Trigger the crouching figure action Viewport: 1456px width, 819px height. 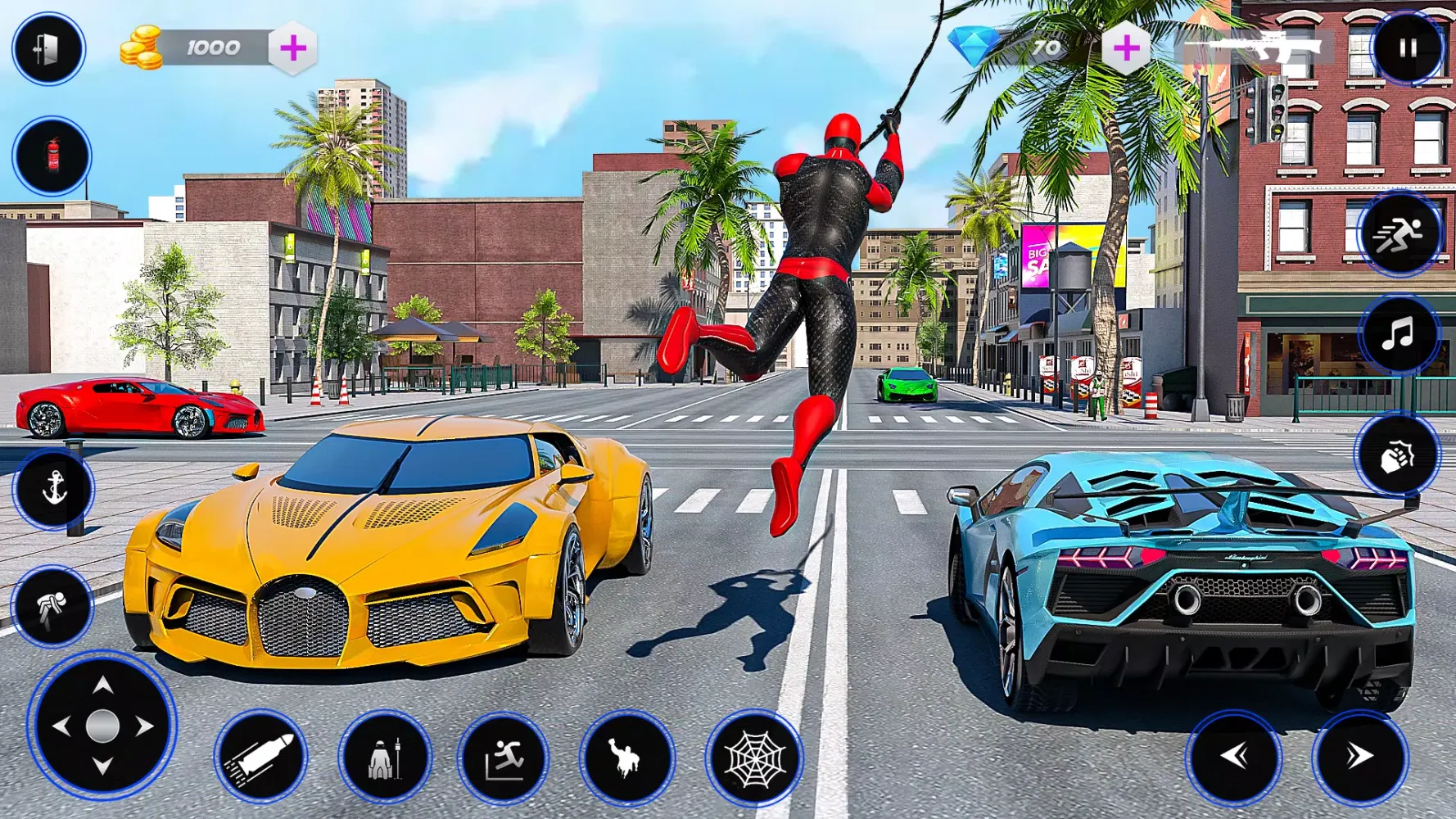coord(52,607)
